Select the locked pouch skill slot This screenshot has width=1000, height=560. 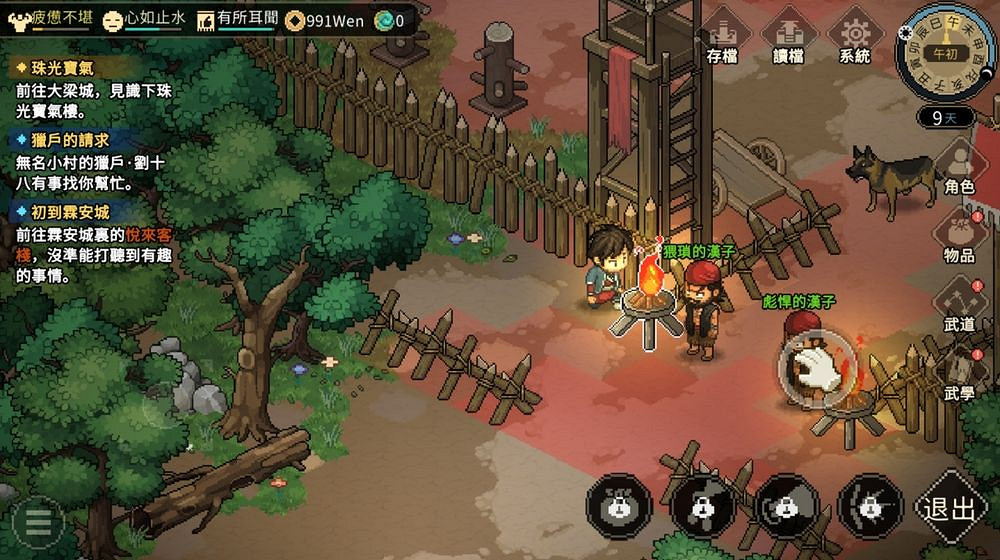pos(619,506)
